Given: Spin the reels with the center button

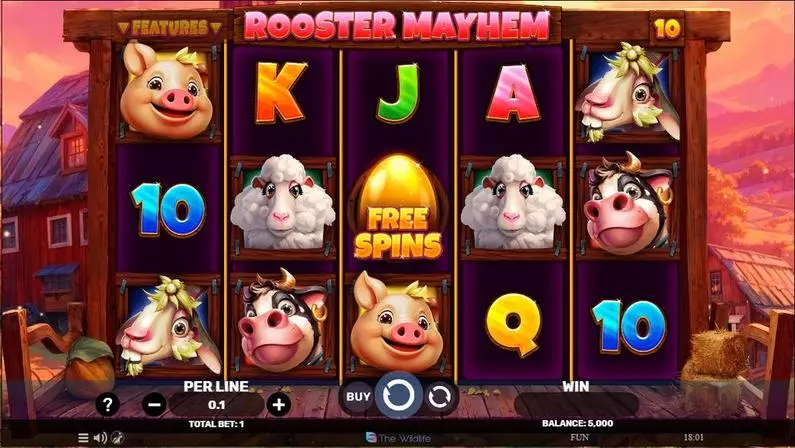Looking at the screenshot, I should click(397, 396).
